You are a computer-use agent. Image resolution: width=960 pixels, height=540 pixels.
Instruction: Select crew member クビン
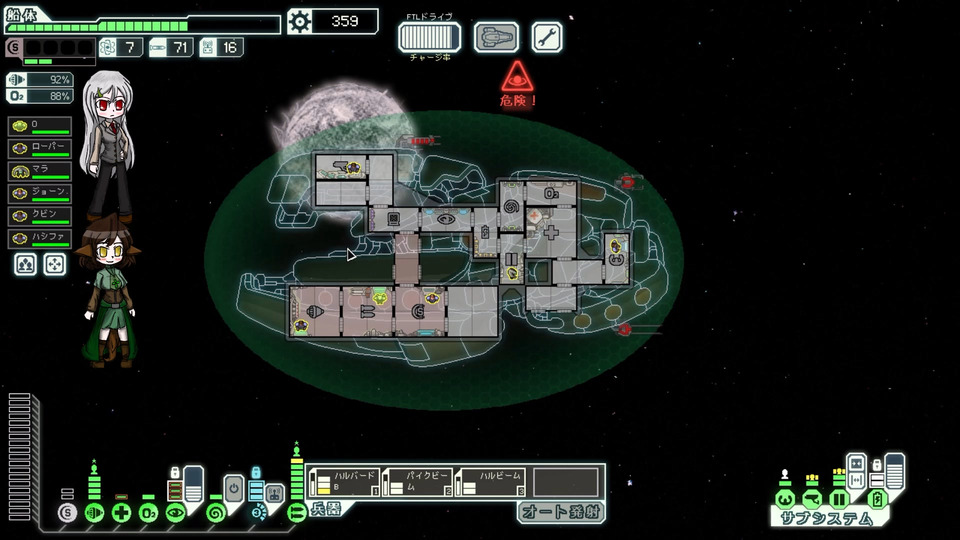click(x=40, y=216)
